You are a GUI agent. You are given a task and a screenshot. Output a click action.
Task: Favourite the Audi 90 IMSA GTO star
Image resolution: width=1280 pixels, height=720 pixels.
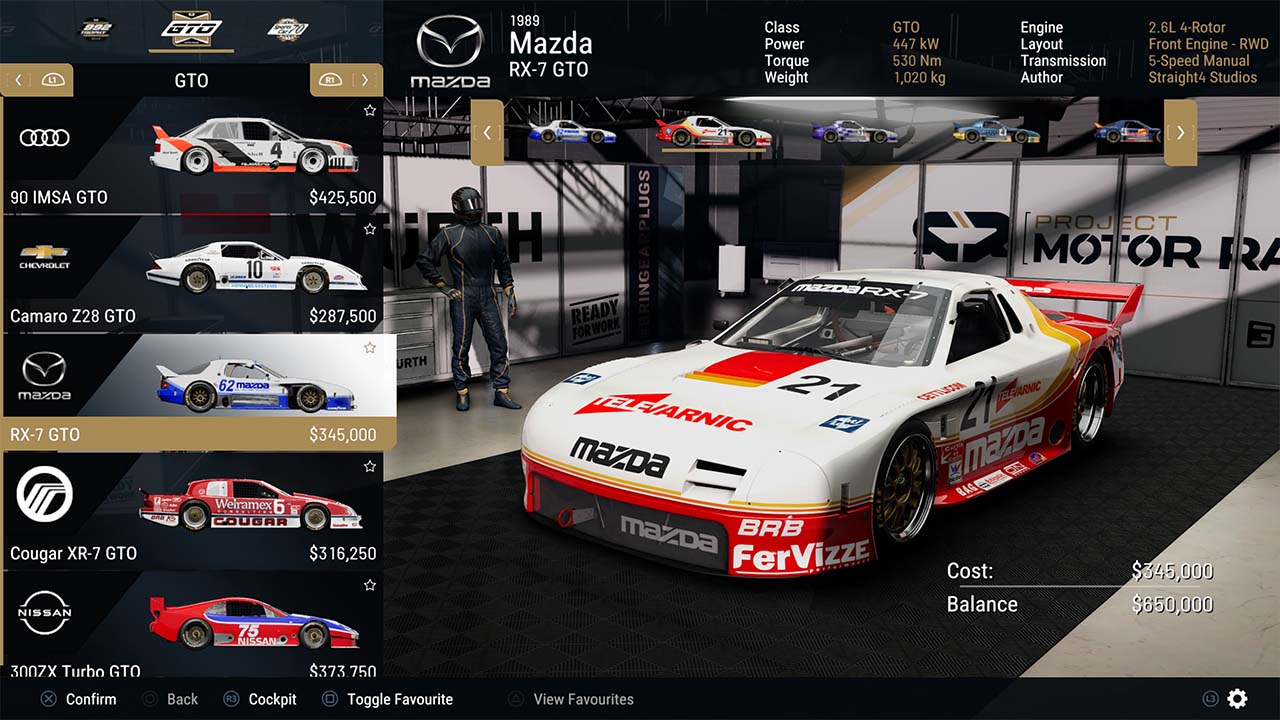click(x=370, y=110)
